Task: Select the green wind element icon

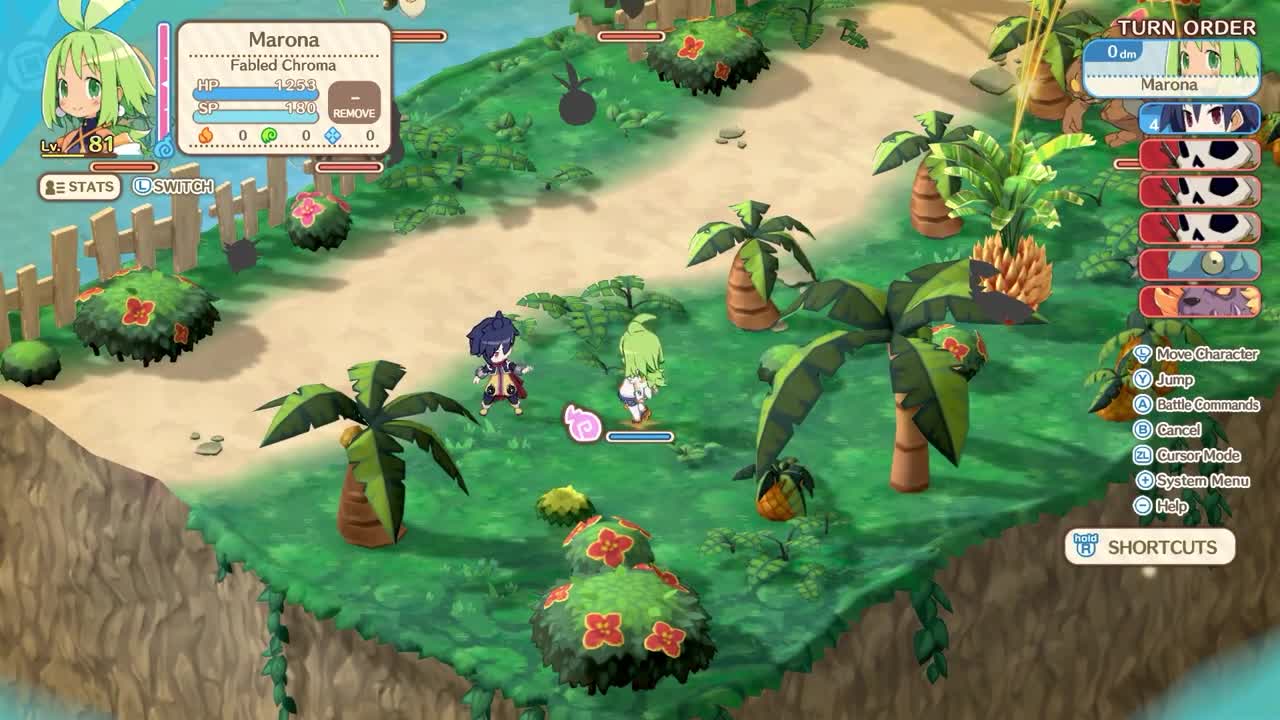Action: coord(268,135)
